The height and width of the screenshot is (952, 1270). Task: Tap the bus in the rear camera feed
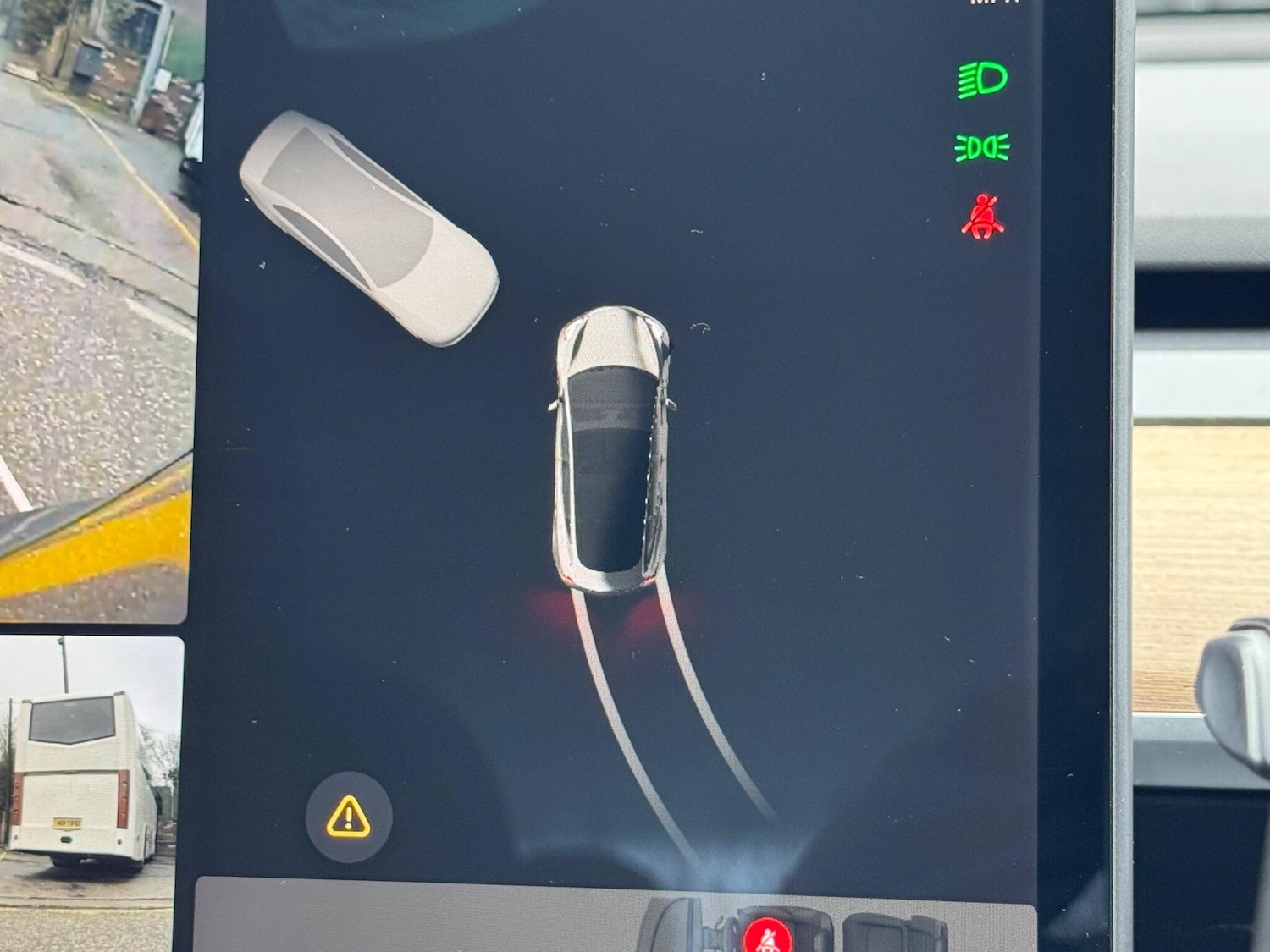pyautogui.click(x=80, y=779)
